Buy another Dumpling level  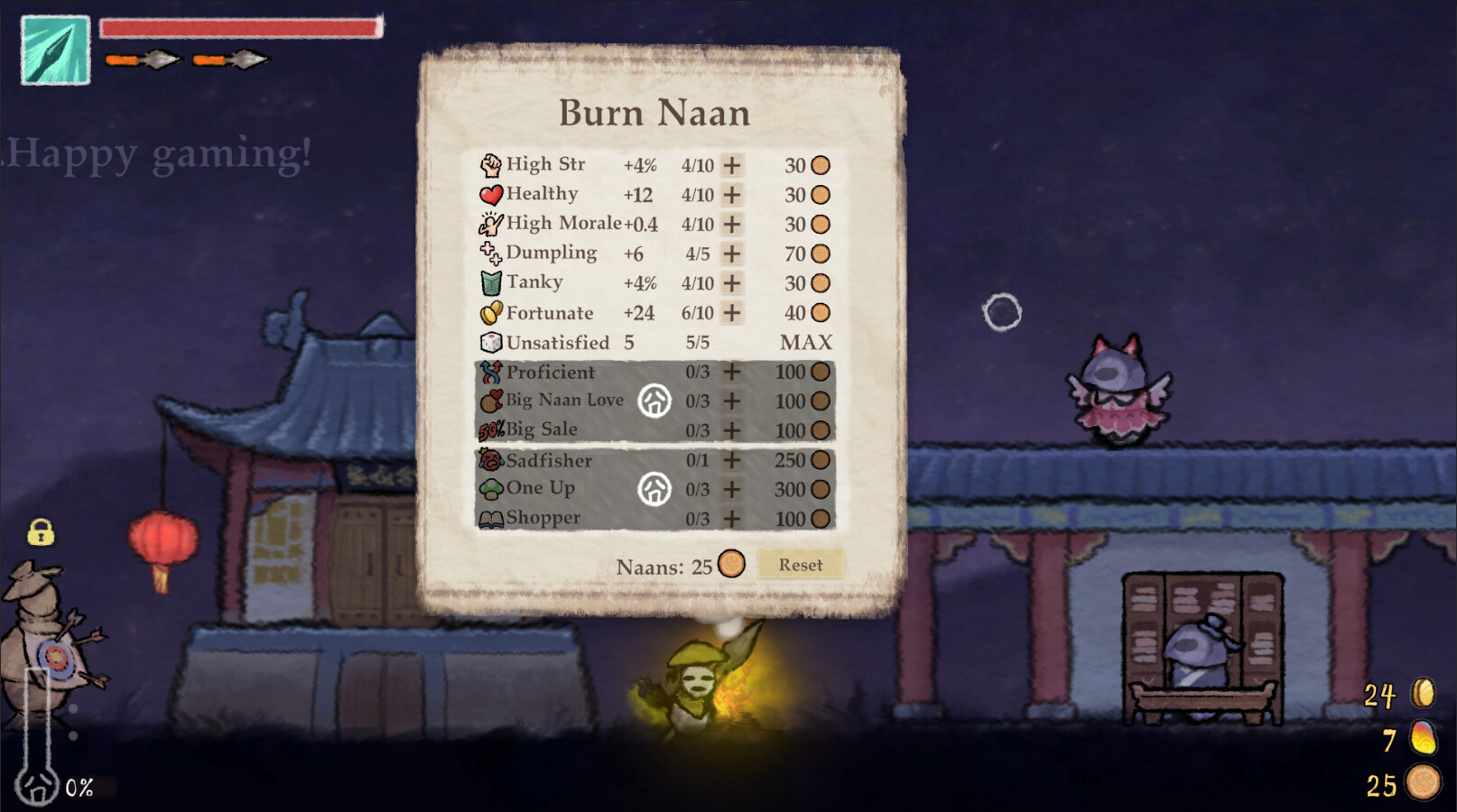pyautogui.click(x=732, y=254)
